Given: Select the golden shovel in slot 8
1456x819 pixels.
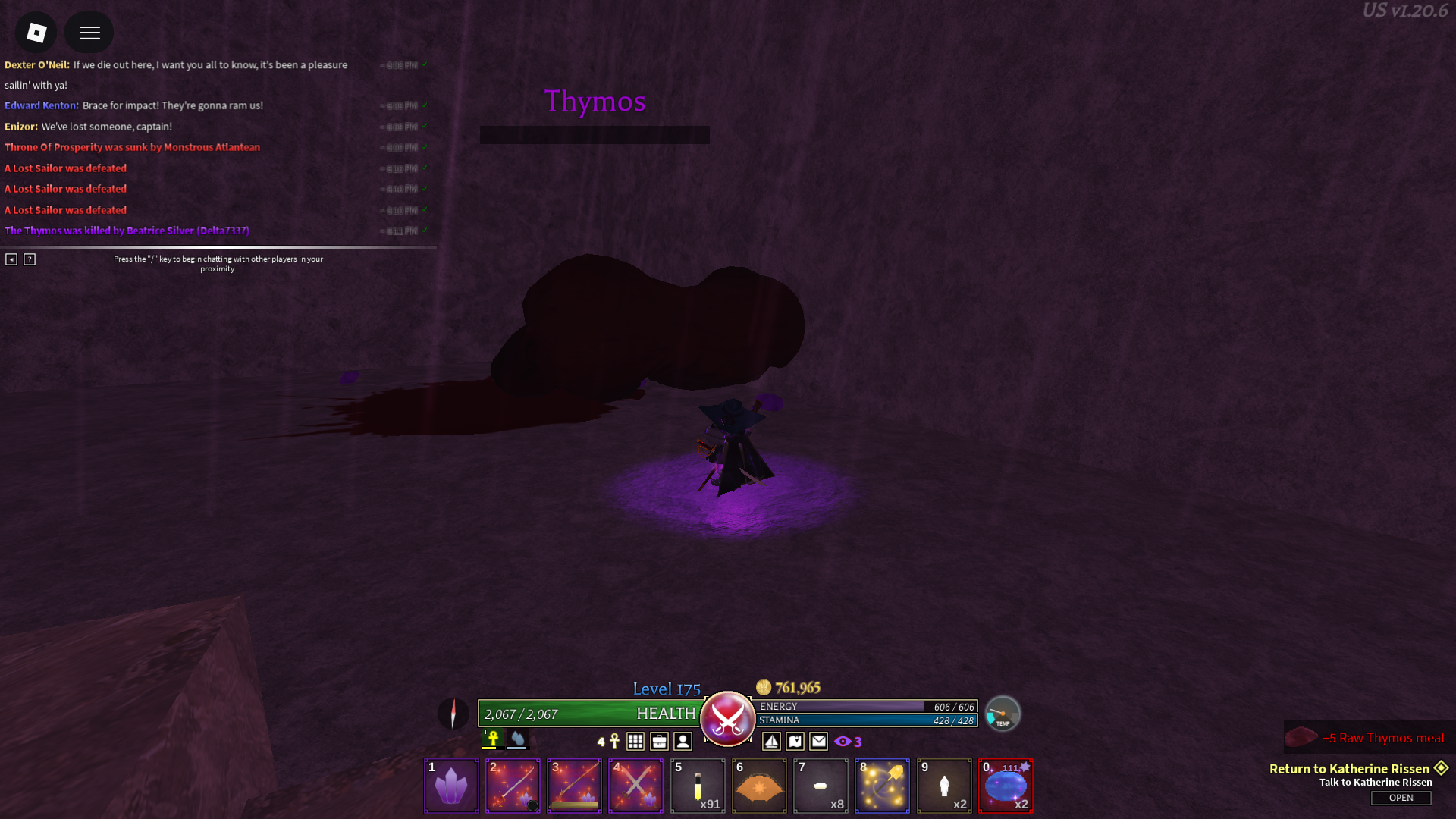Looking at the screenshot, I should [882, 786].
